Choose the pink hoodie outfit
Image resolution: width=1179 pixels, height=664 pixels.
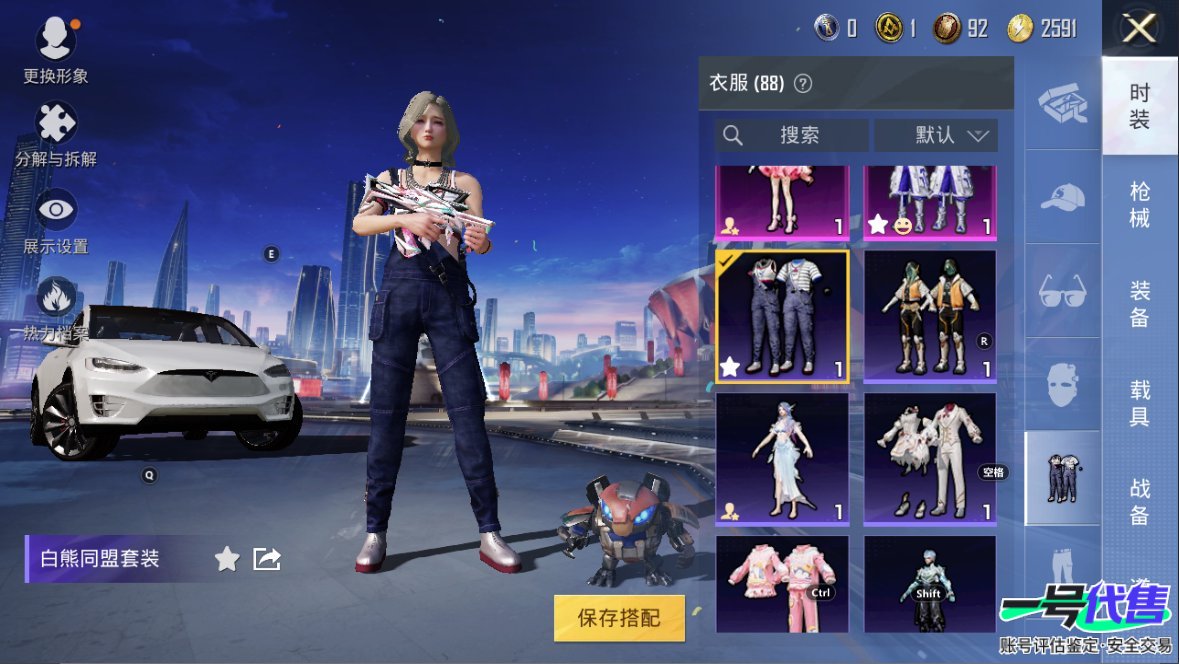[x=782, y=584]
